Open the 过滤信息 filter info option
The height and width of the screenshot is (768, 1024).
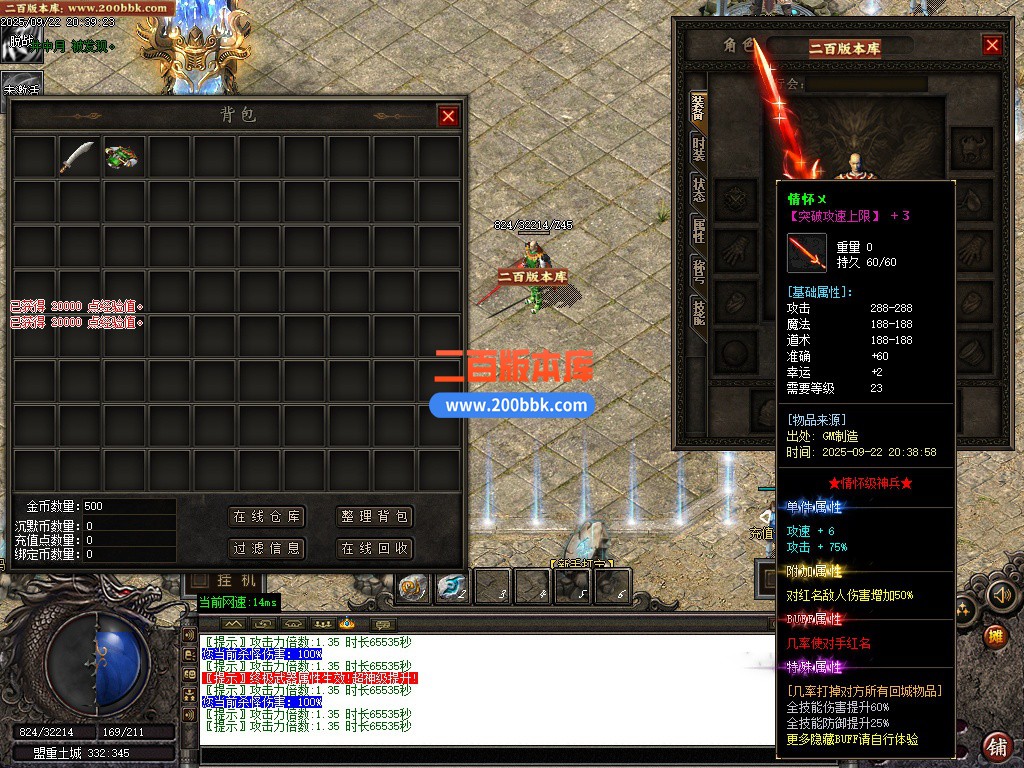tap(266, 548)
